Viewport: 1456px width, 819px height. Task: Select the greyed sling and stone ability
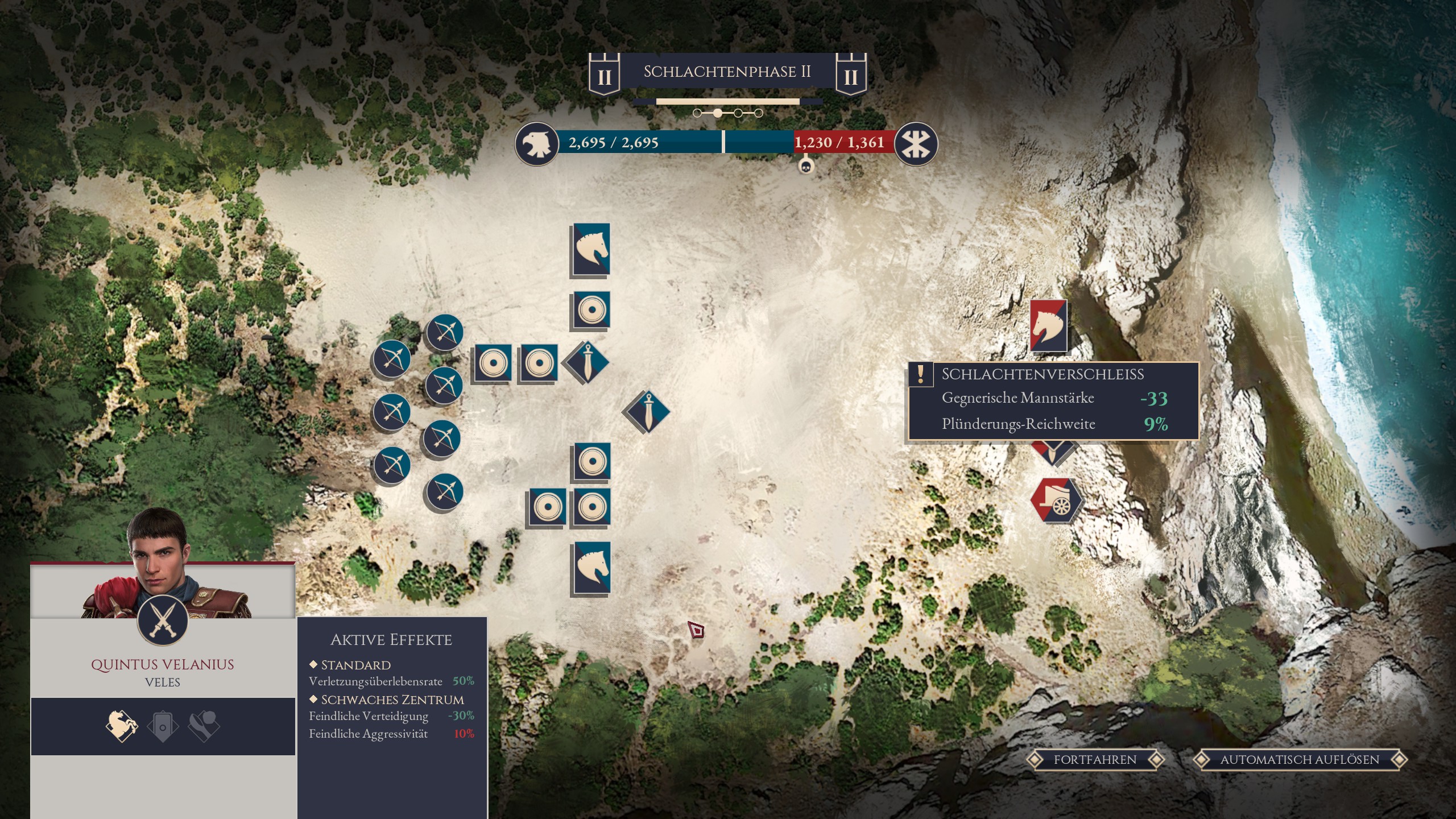coord(204,726)
